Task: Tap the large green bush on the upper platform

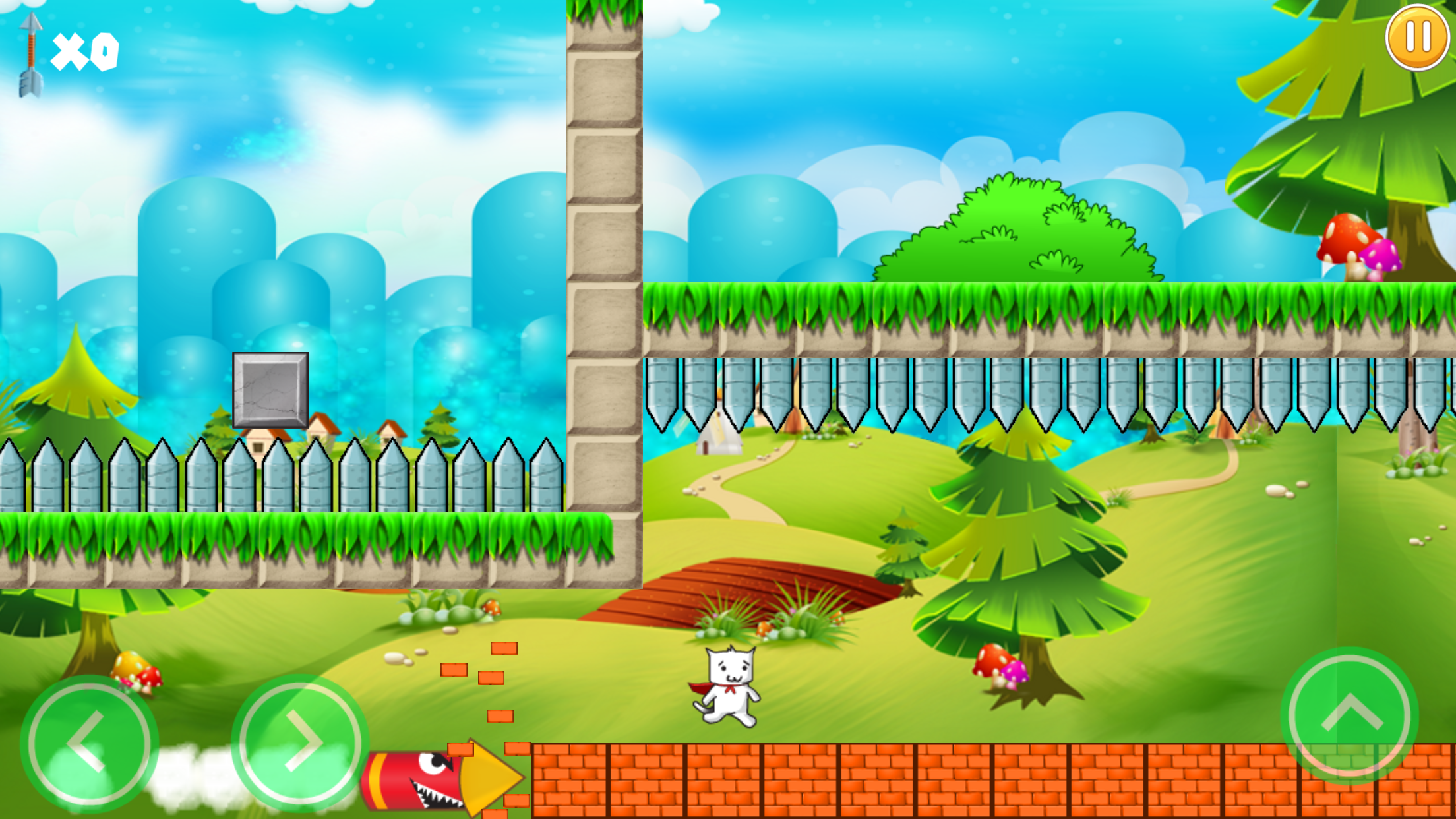Action: pyautogui.click(x=1009, y=231)
